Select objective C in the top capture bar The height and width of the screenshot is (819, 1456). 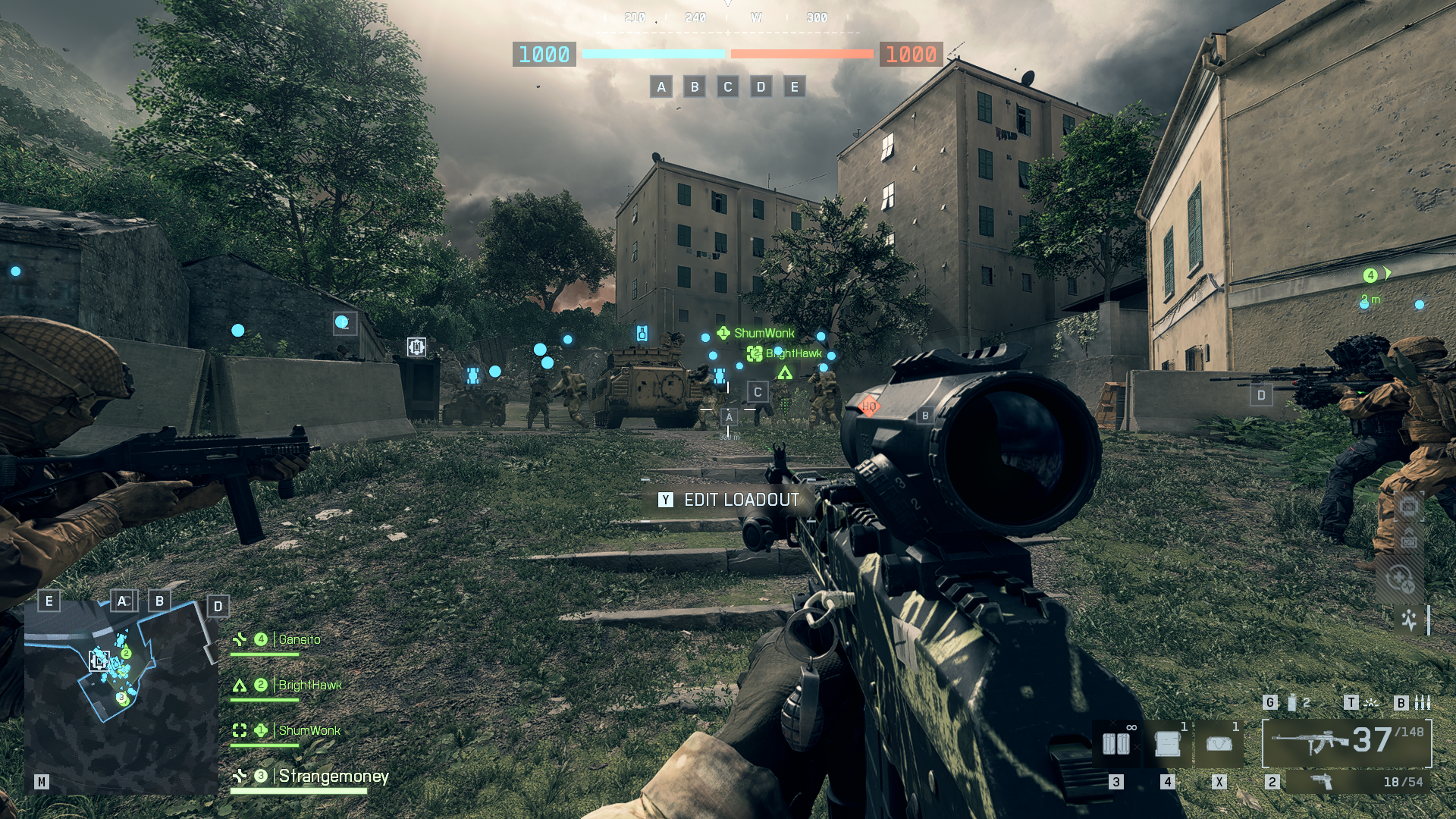(x=728, y=86)
